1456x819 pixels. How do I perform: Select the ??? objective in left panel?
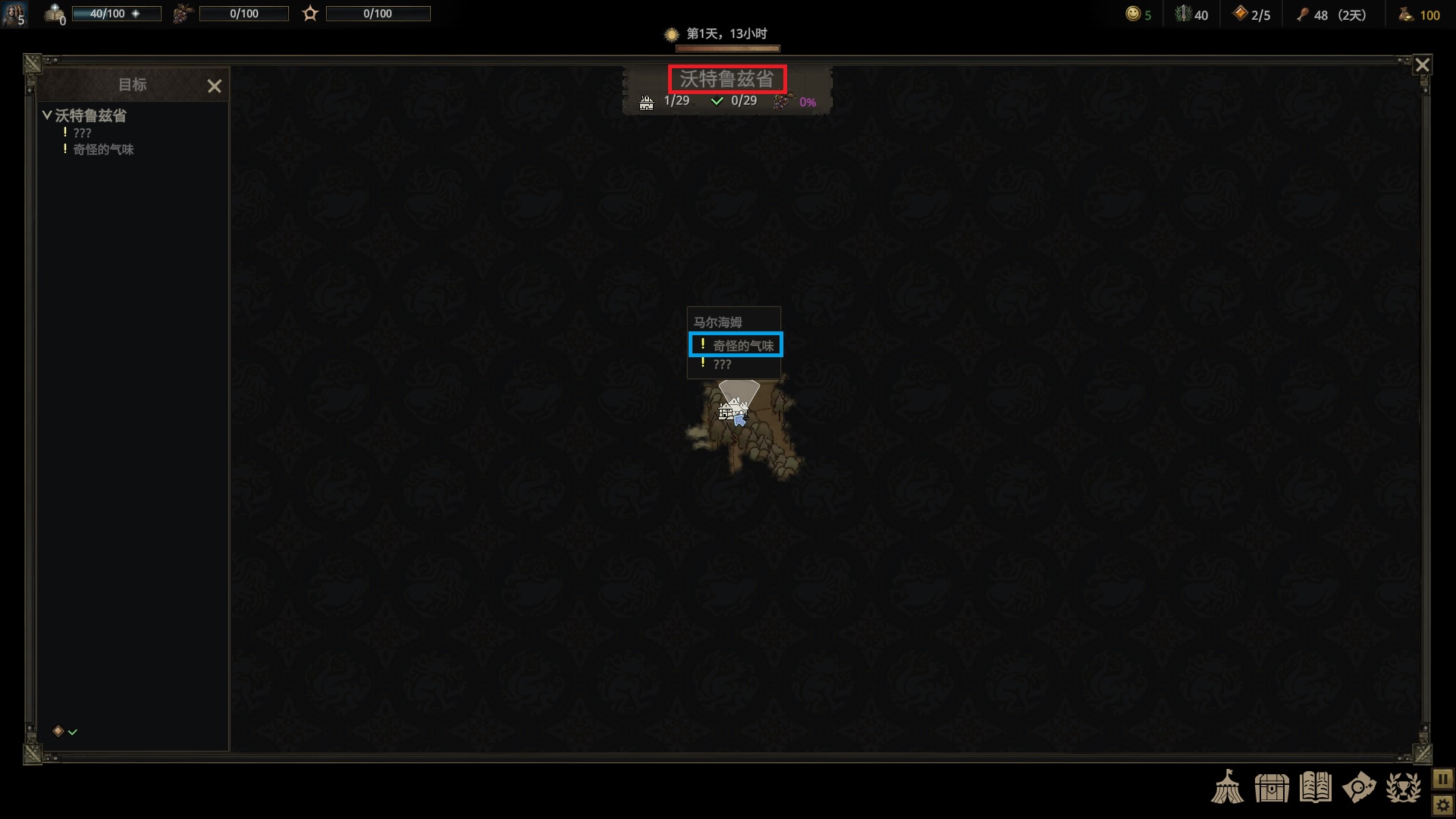(82, 133)
